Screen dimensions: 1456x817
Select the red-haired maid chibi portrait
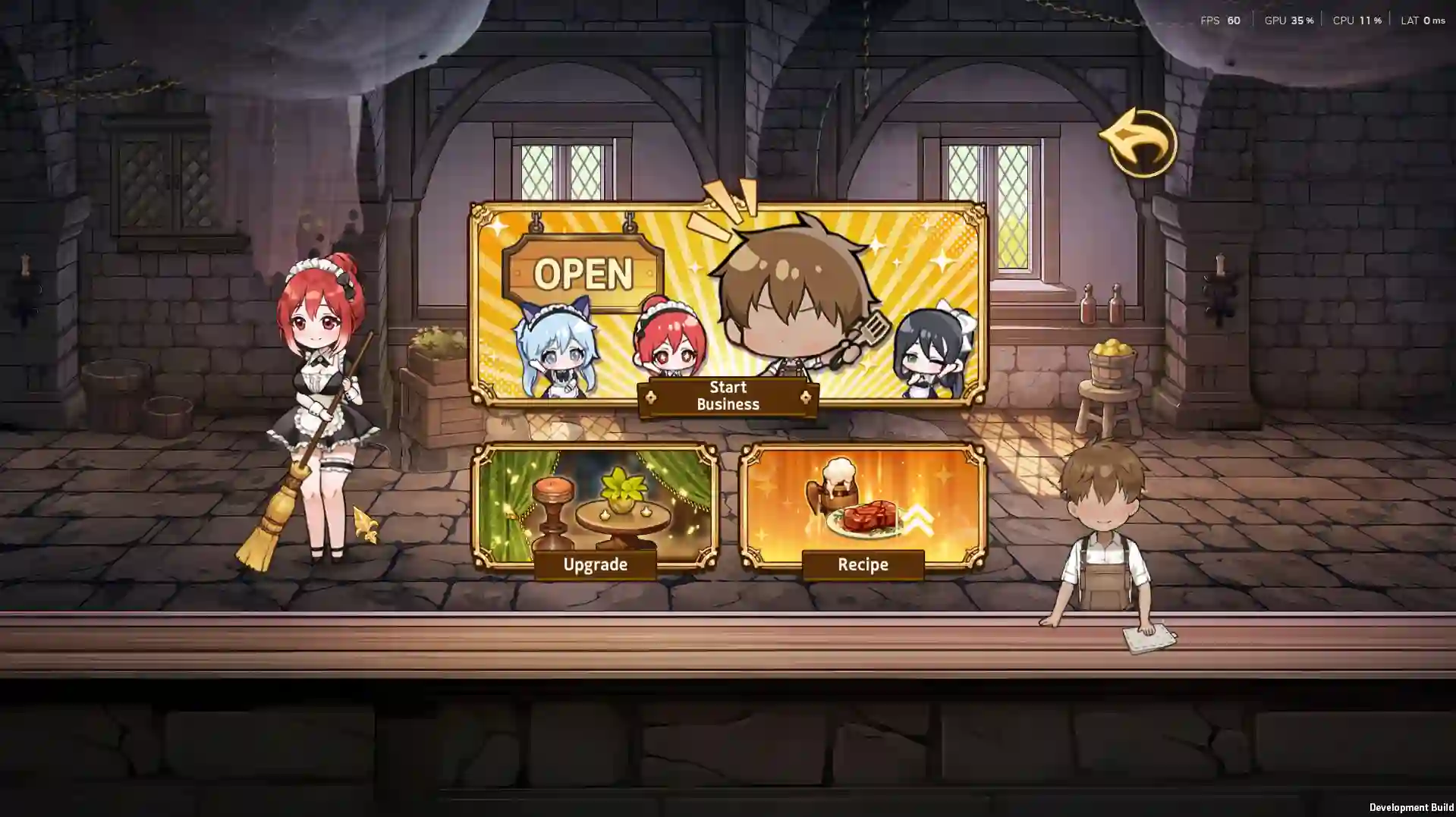click(670, 349)
